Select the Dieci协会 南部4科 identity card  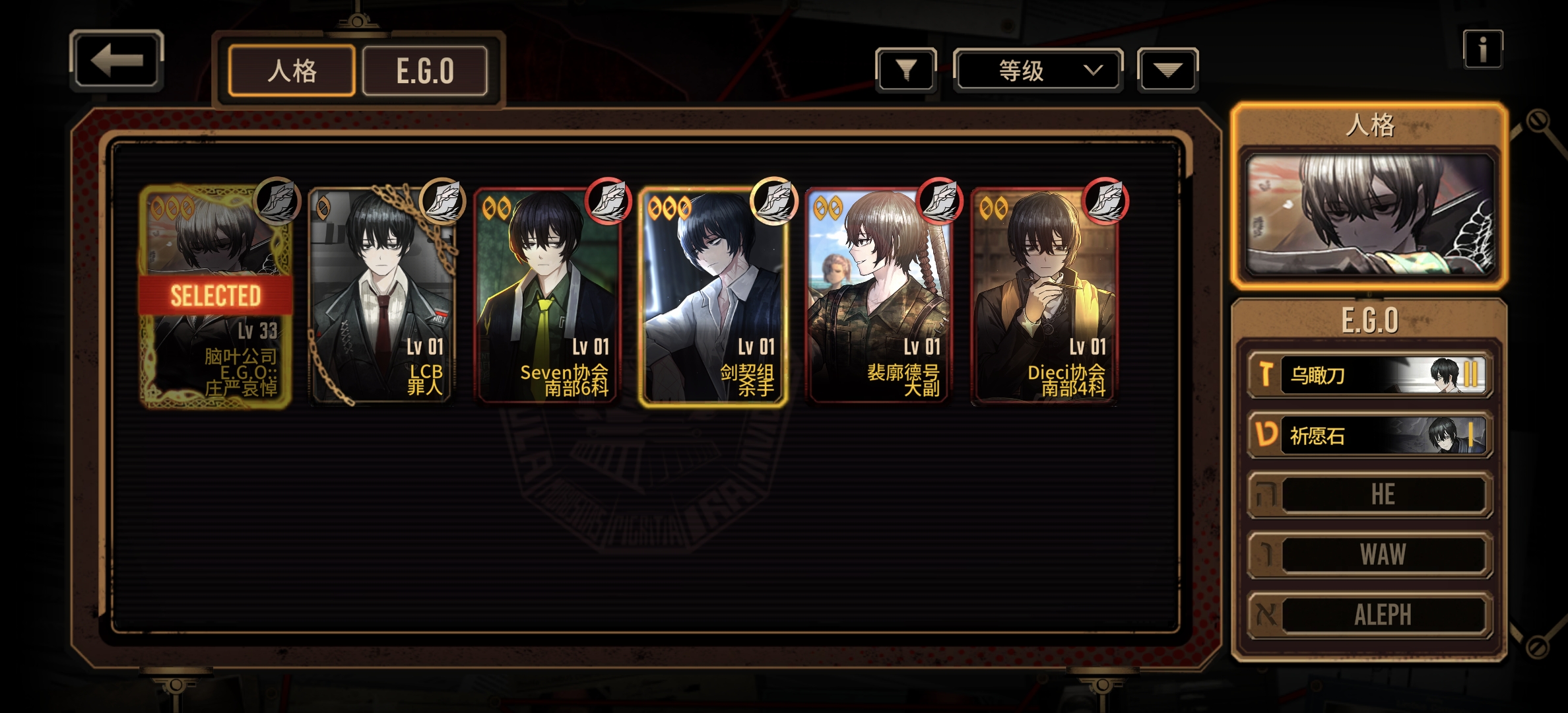[1045, 296]
